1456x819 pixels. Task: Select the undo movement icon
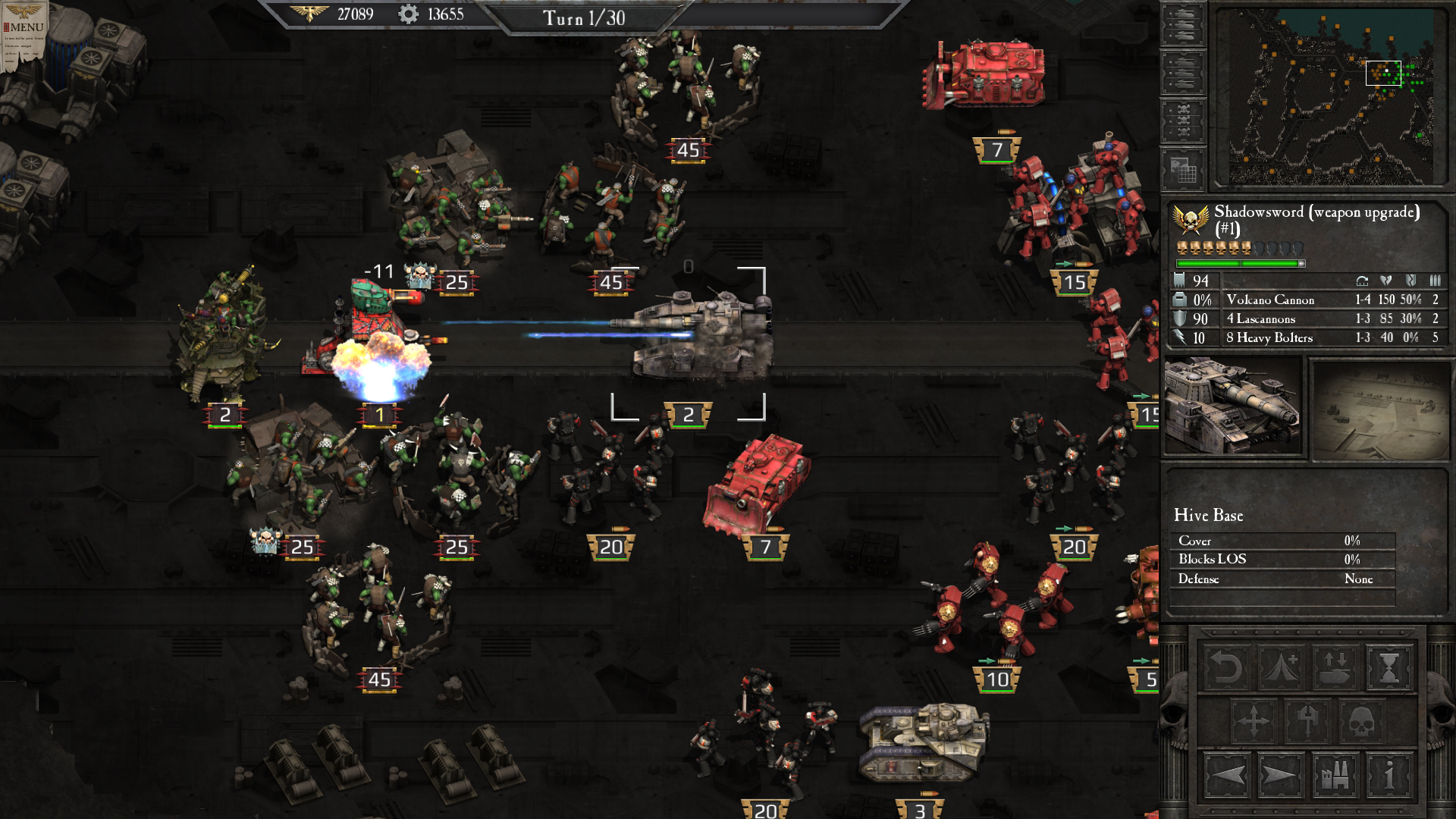click(1225, 668)
